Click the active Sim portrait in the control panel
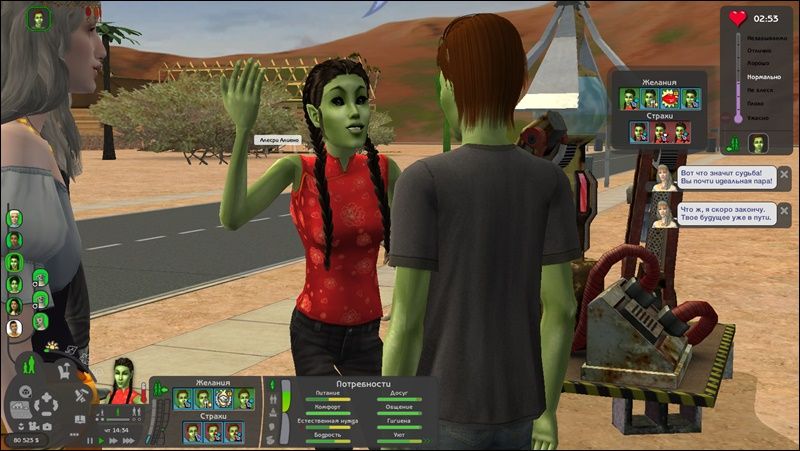The height and width of the screenshot is (451, 800). (124, 381)
